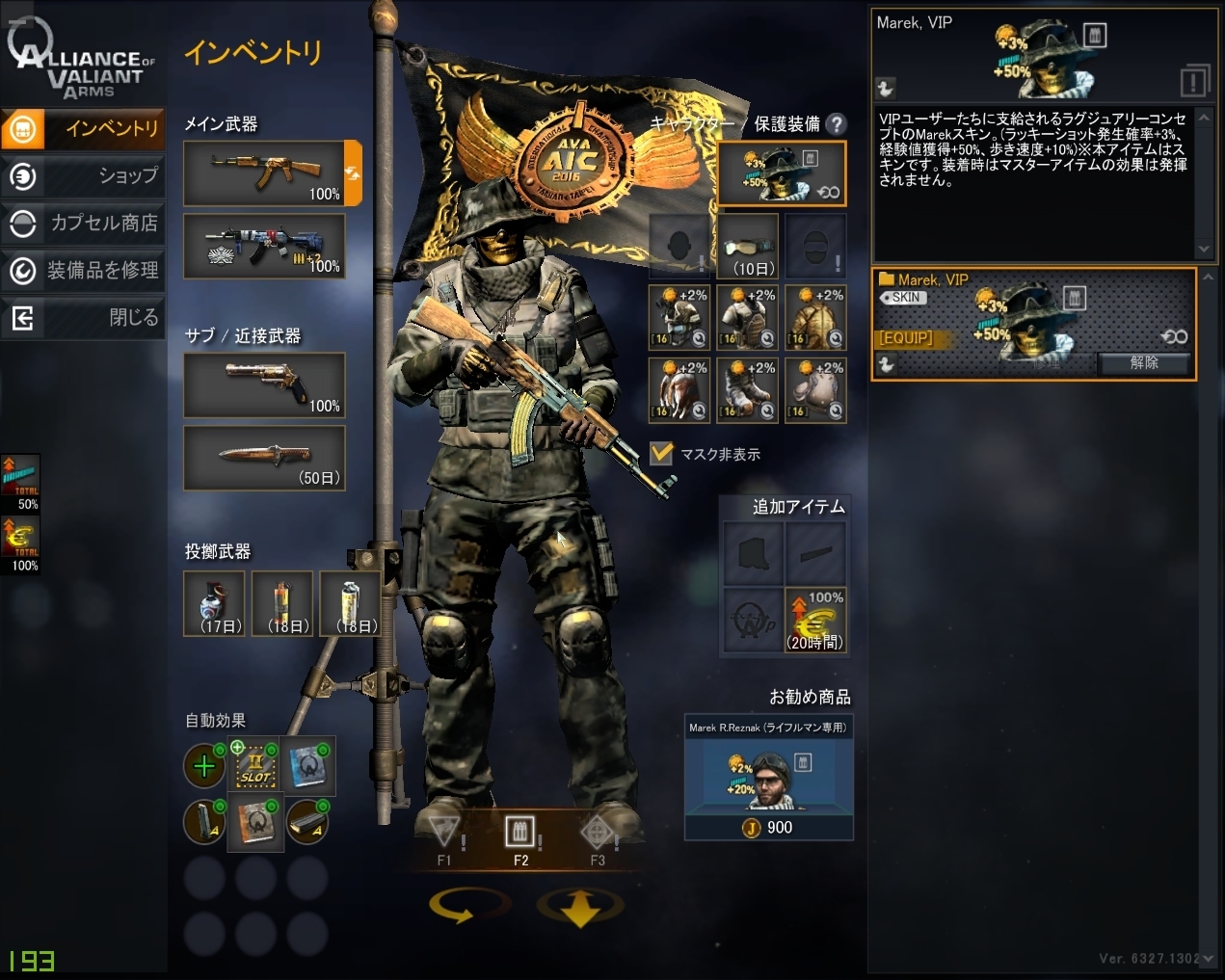Screen dimensions: 1225x980
Task: Select 装備品を修理 to repair equipment
Action: point(83,270)
